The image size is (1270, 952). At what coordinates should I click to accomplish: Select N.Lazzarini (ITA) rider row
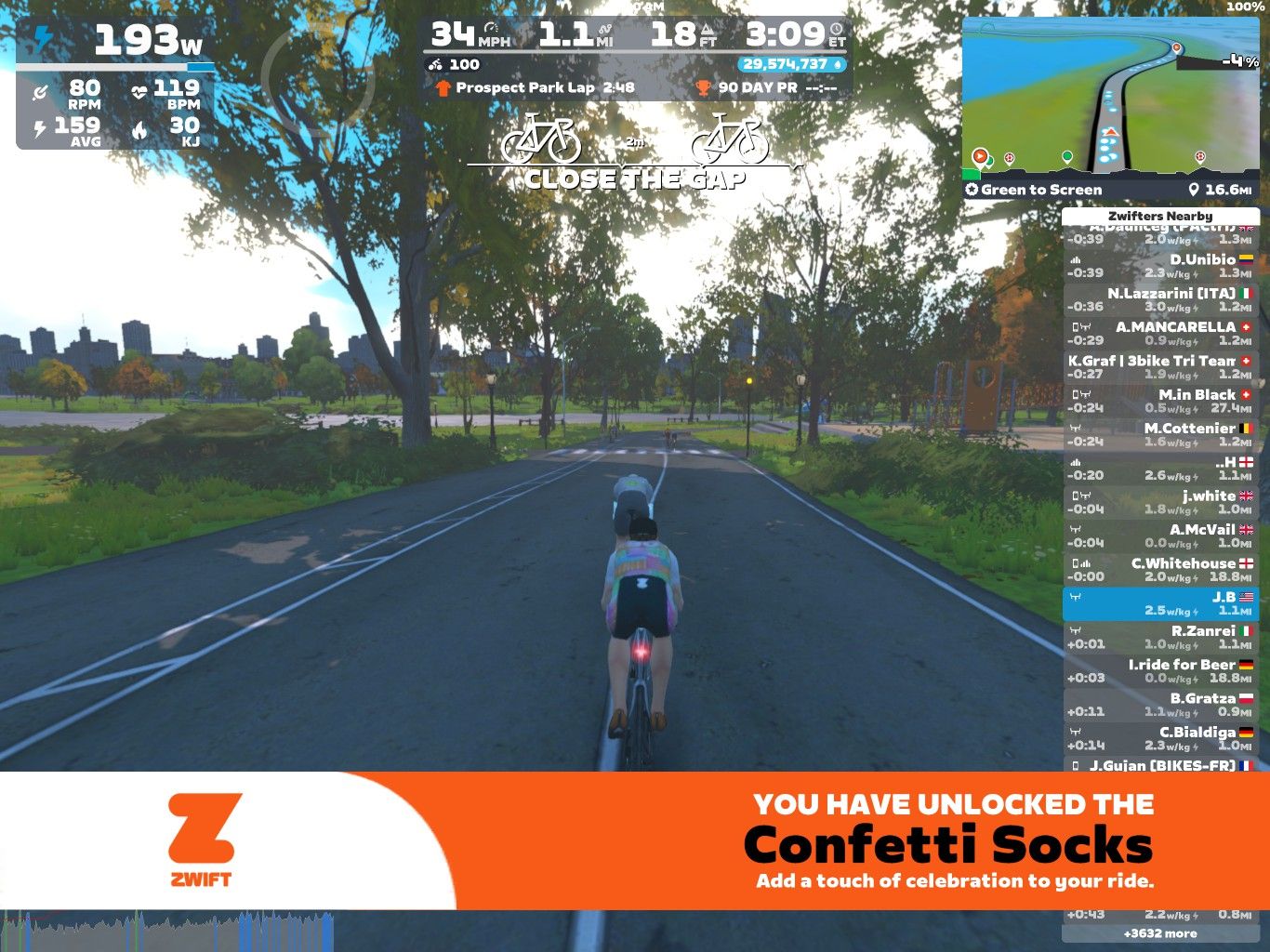point(1160,300)
